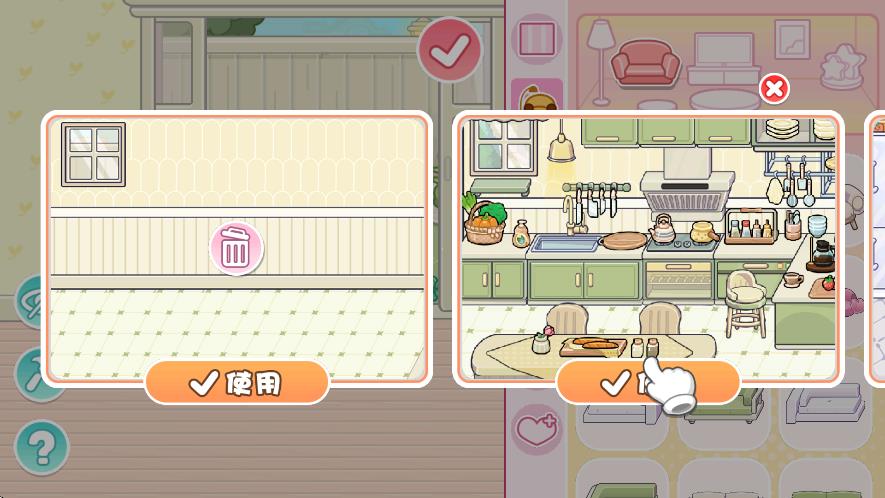
Task: Delete the empty room with the trash icon
Action: click(236, 248)
